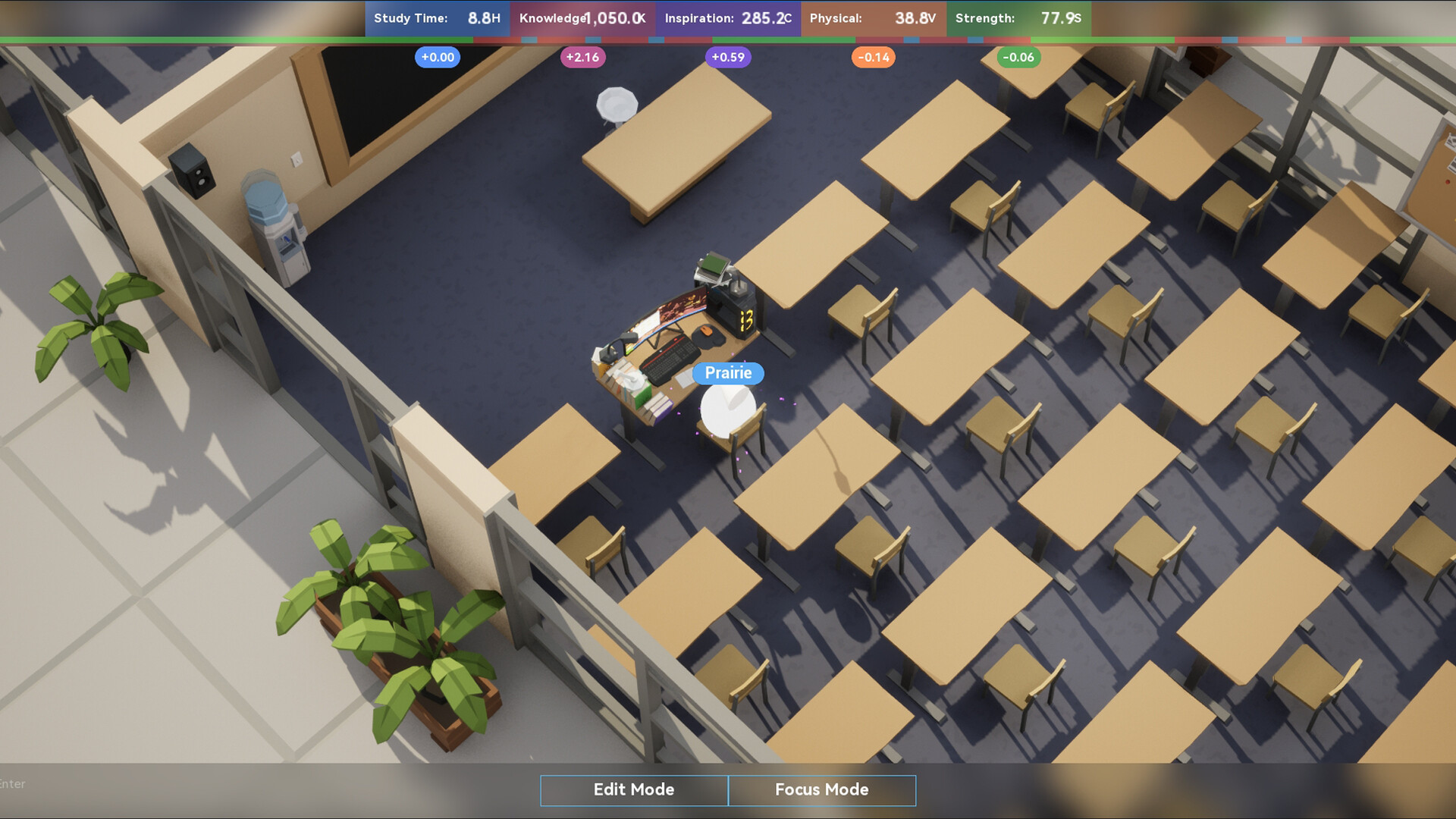Viewport: 1456px width, 819px height.
Task: Click the +0.59 Inspiration gain badge
Action: coord(728,57)
